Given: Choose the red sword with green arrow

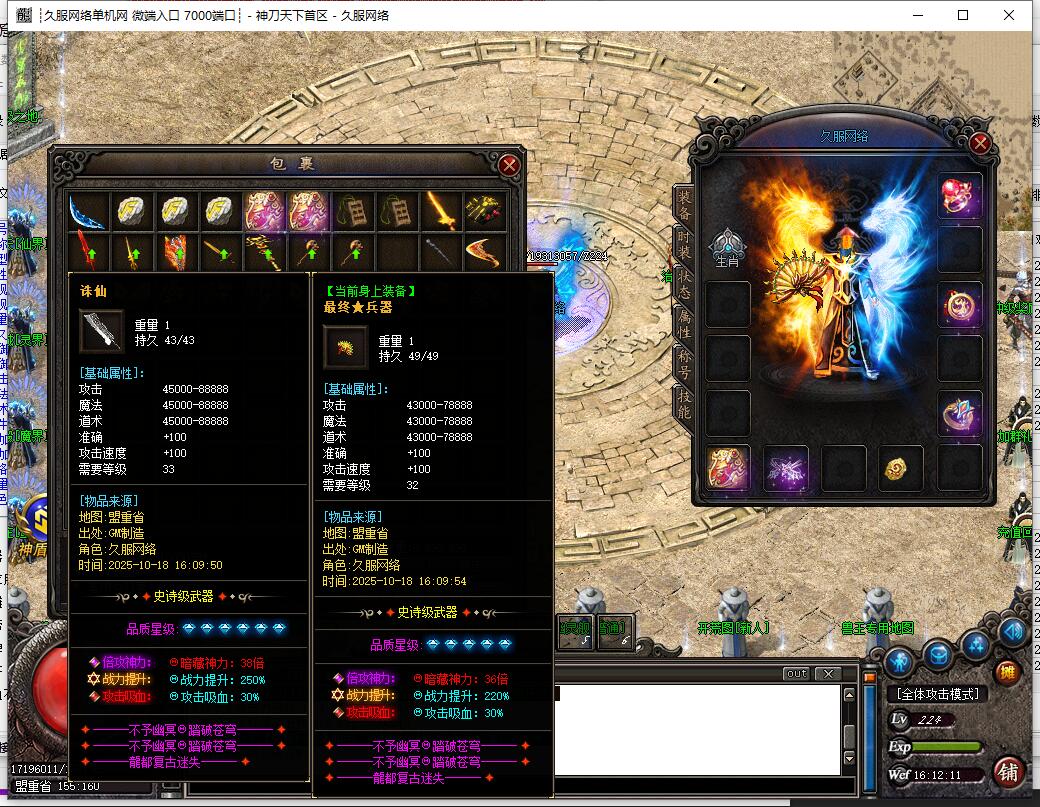Looking at the screenshot, I should click(88, 251).
